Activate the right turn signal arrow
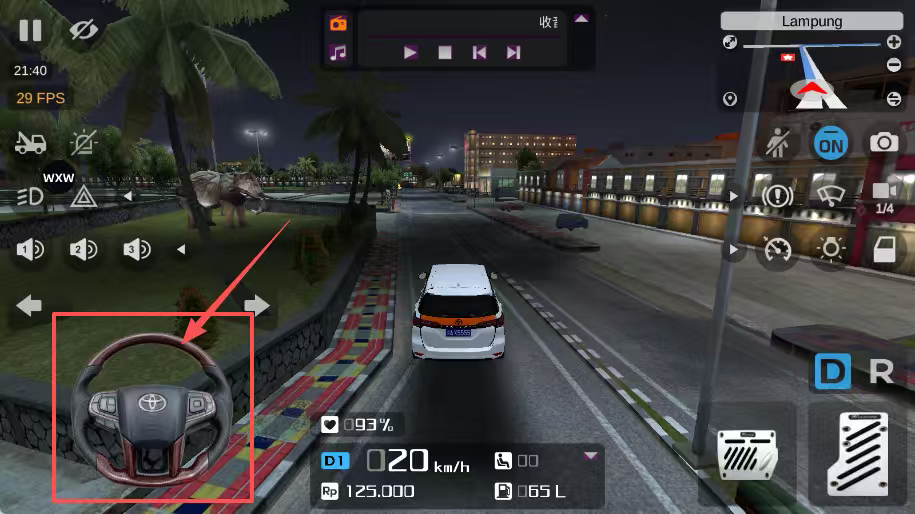This screenshot has width=915, height=514. [x=257, y=305]
